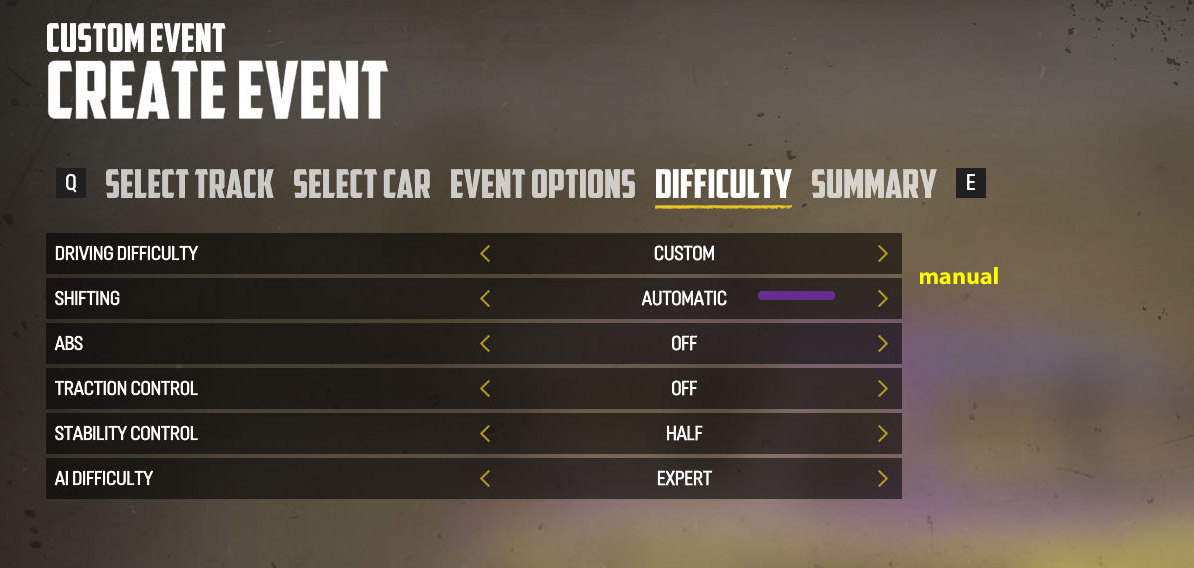The image size is (1194, 568).
Task: Raise AI Difficulty with right arrow
Action: 882,479
